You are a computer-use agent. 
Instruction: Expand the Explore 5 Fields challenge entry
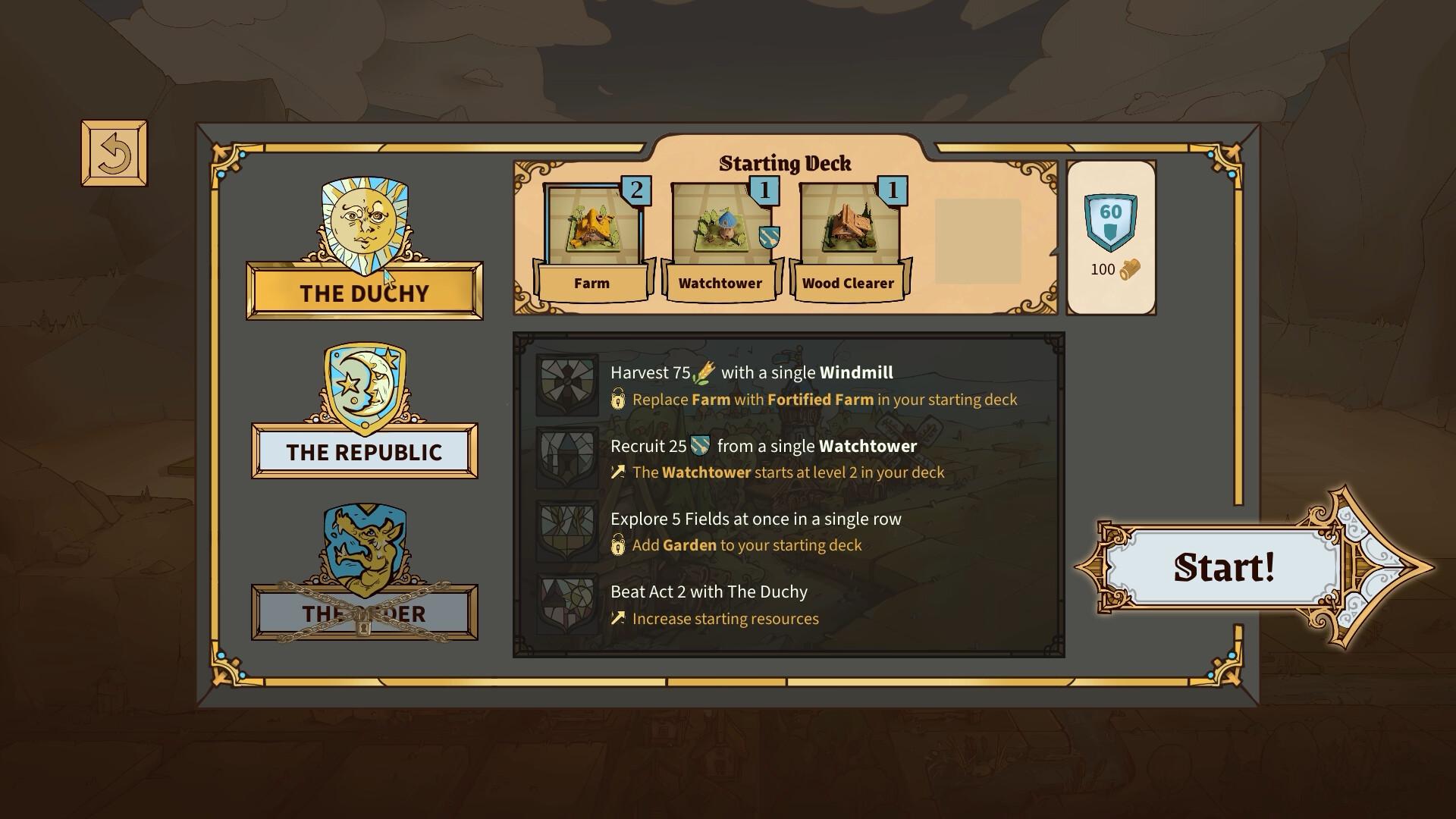click(x=756, y=519)
